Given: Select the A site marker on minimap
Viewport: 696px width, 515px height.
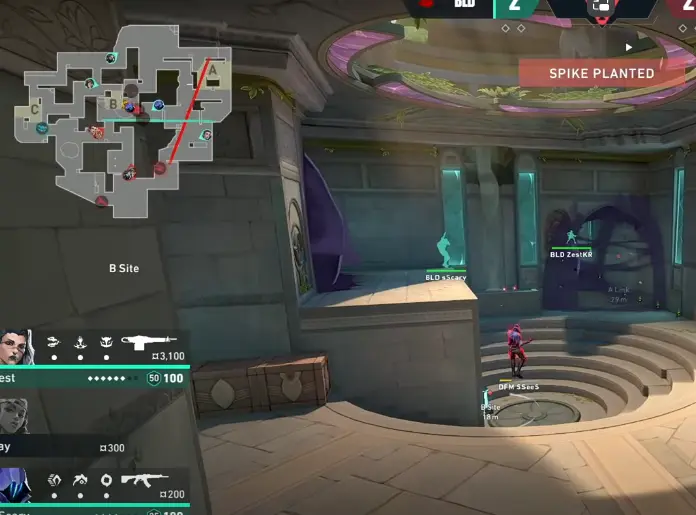Looking at the screenshot, I should point(211,70).
